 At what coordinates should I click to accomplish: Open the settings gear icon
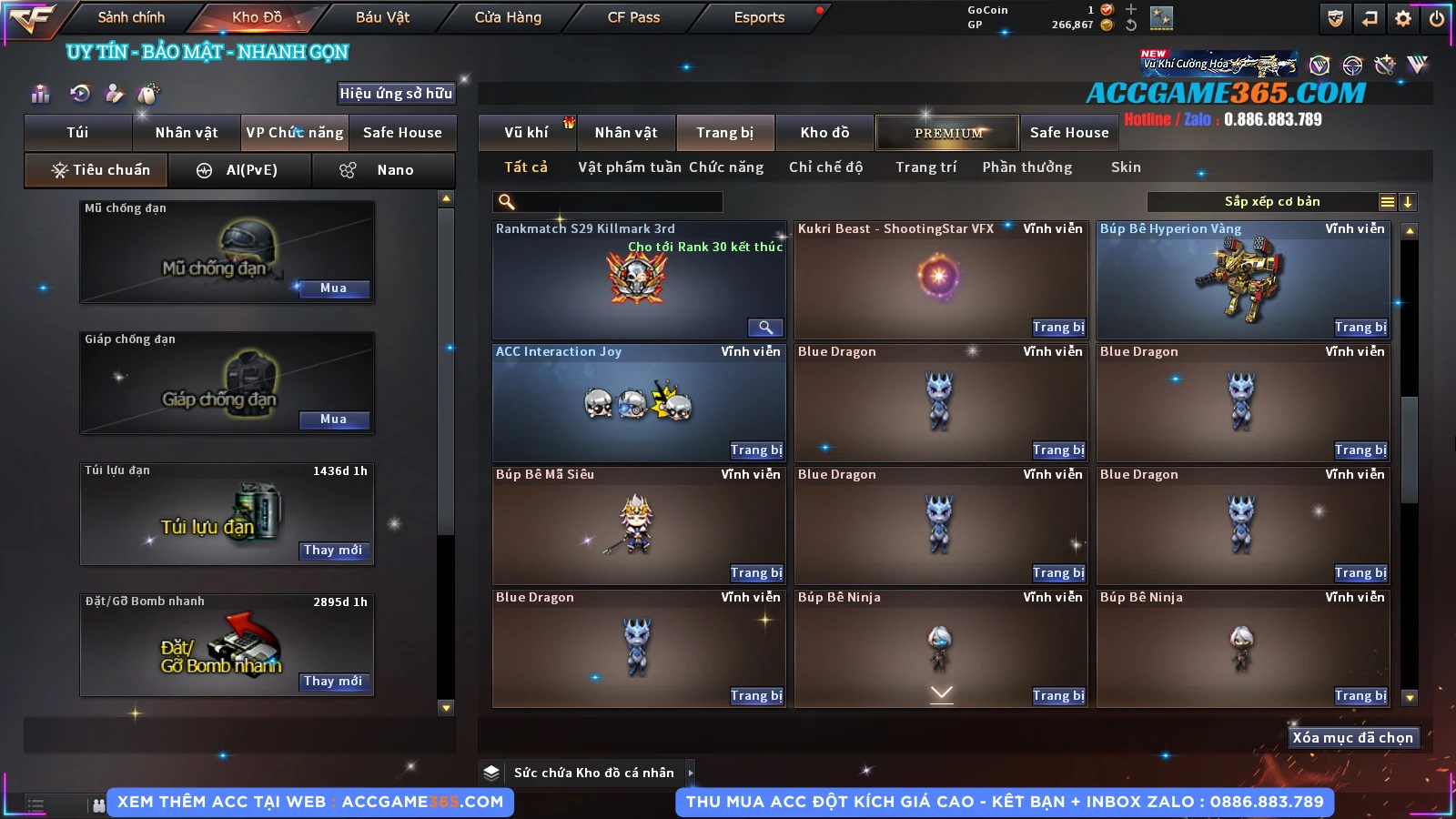[1403, 18]
